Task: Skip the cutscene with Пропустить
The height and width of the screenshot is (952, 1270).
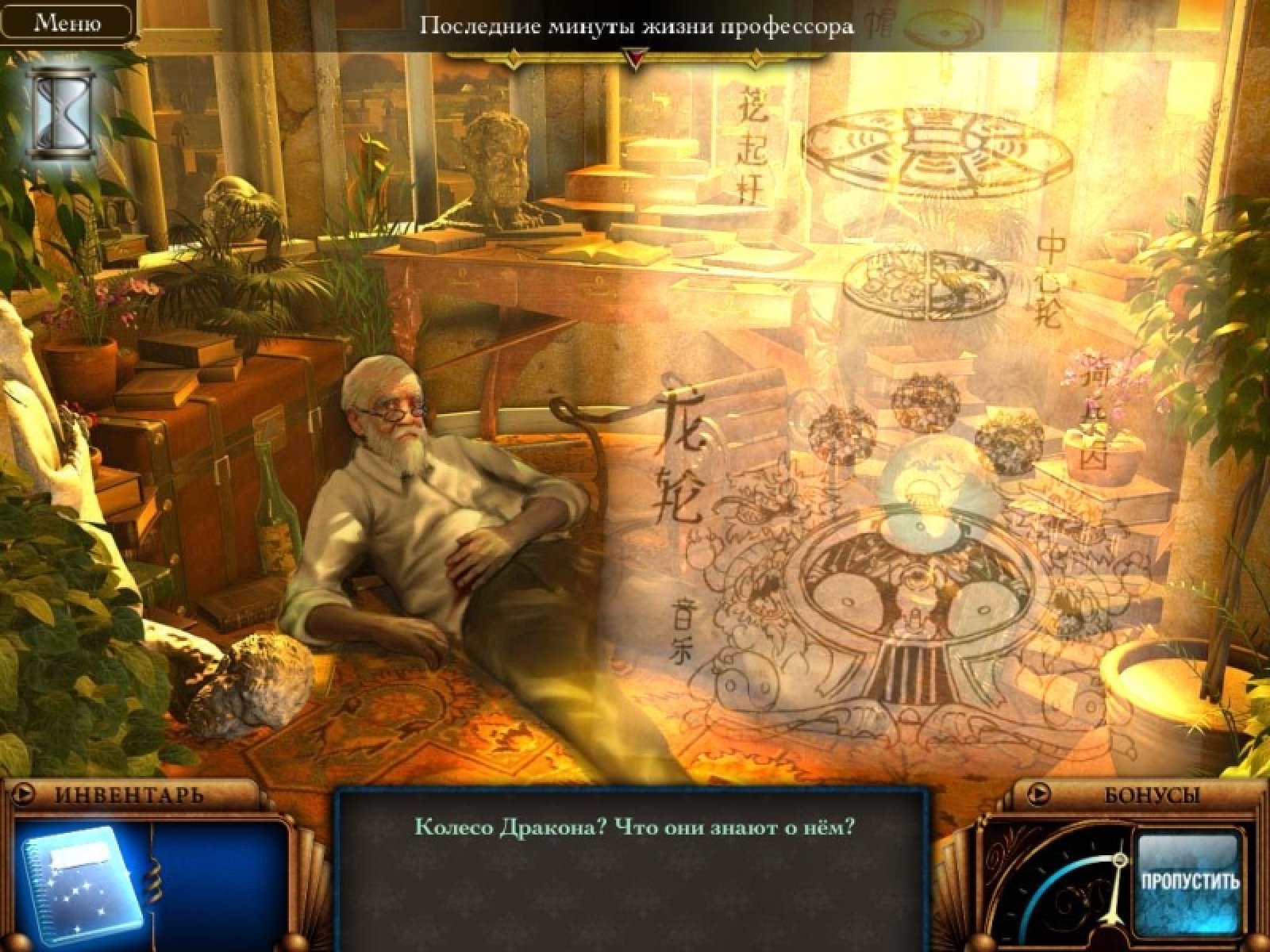Action: click(x=1189, y=881)
